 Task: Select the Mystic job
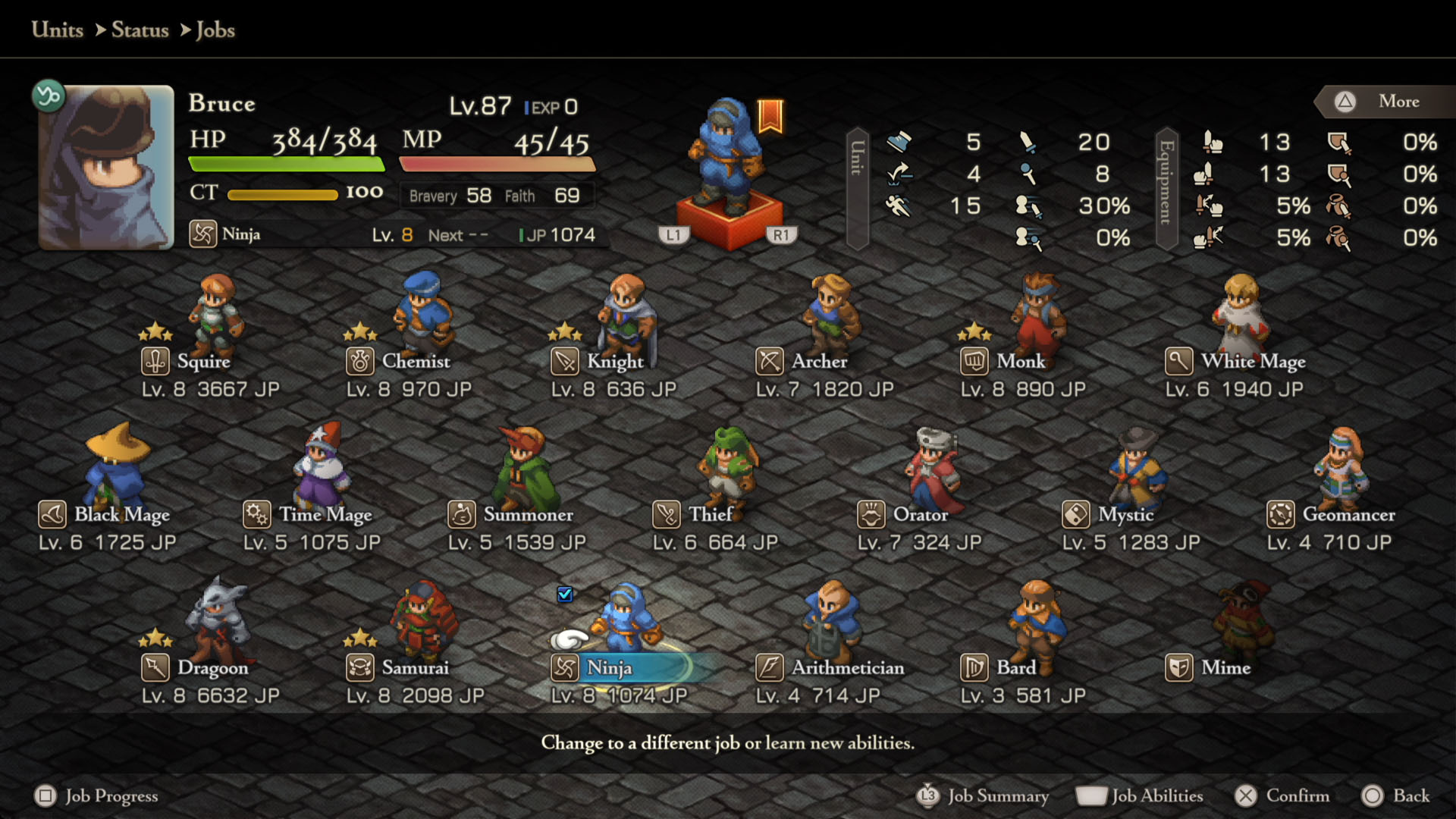point(1125,515)
